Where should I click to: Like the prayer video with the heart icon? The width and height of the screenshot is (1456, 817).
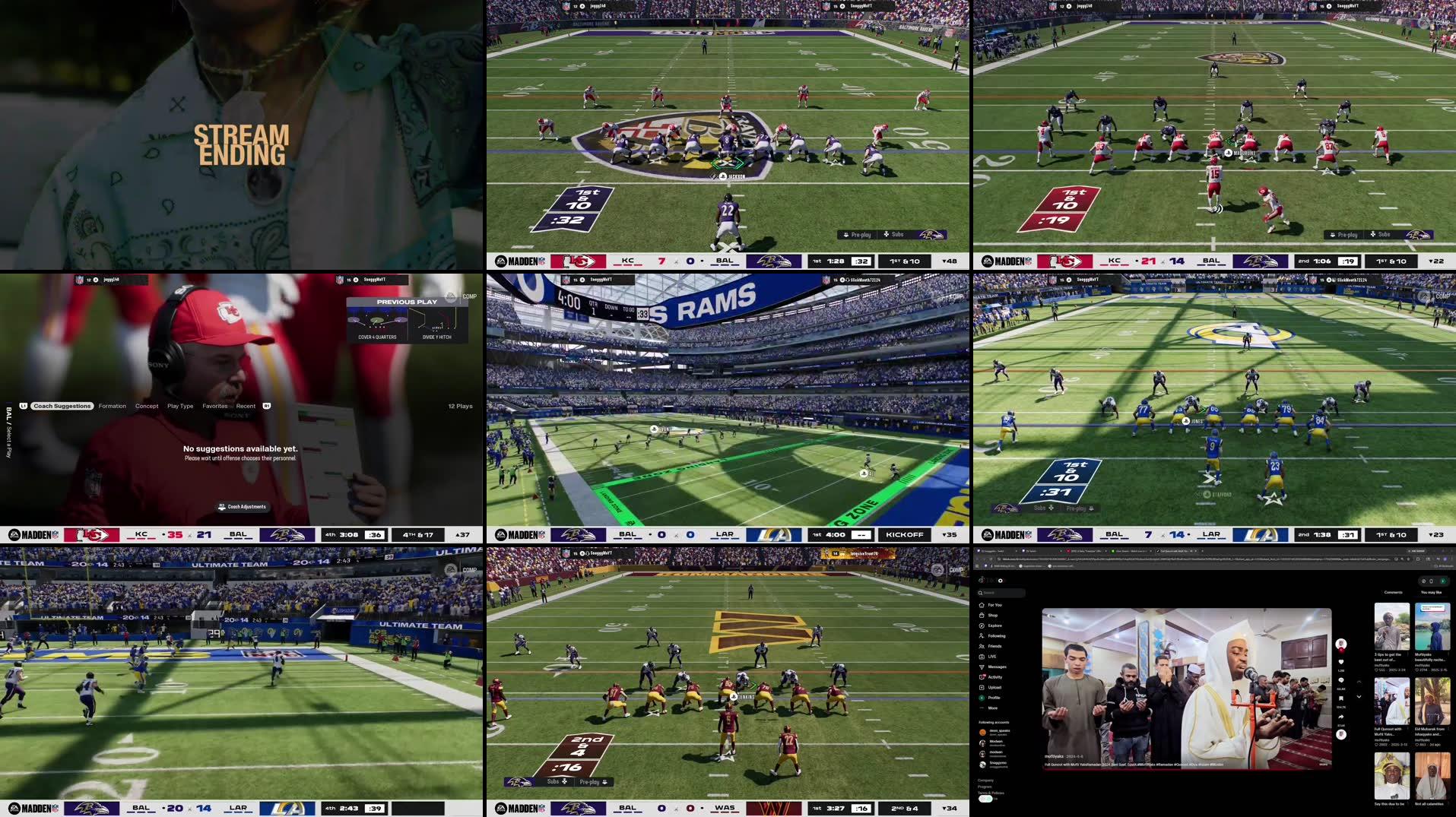[1340, 662]
